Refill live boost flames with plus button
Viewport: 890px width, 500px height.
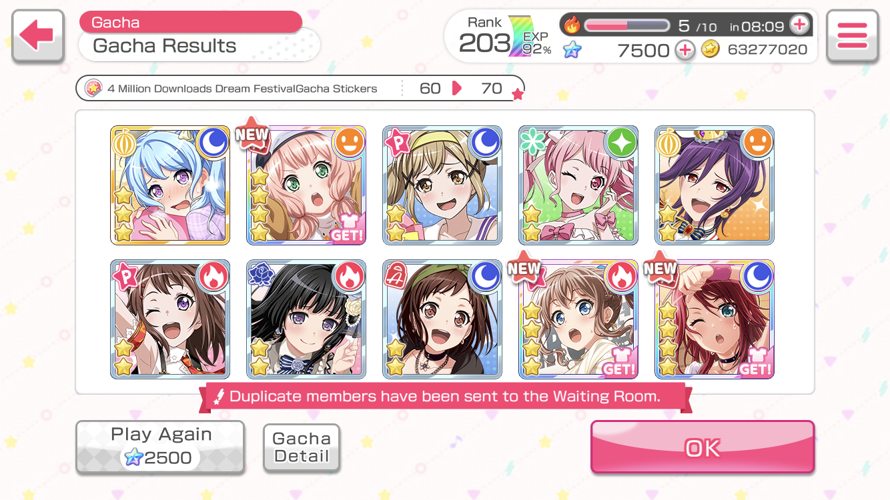pyautogui.click(x=799, y=25)
